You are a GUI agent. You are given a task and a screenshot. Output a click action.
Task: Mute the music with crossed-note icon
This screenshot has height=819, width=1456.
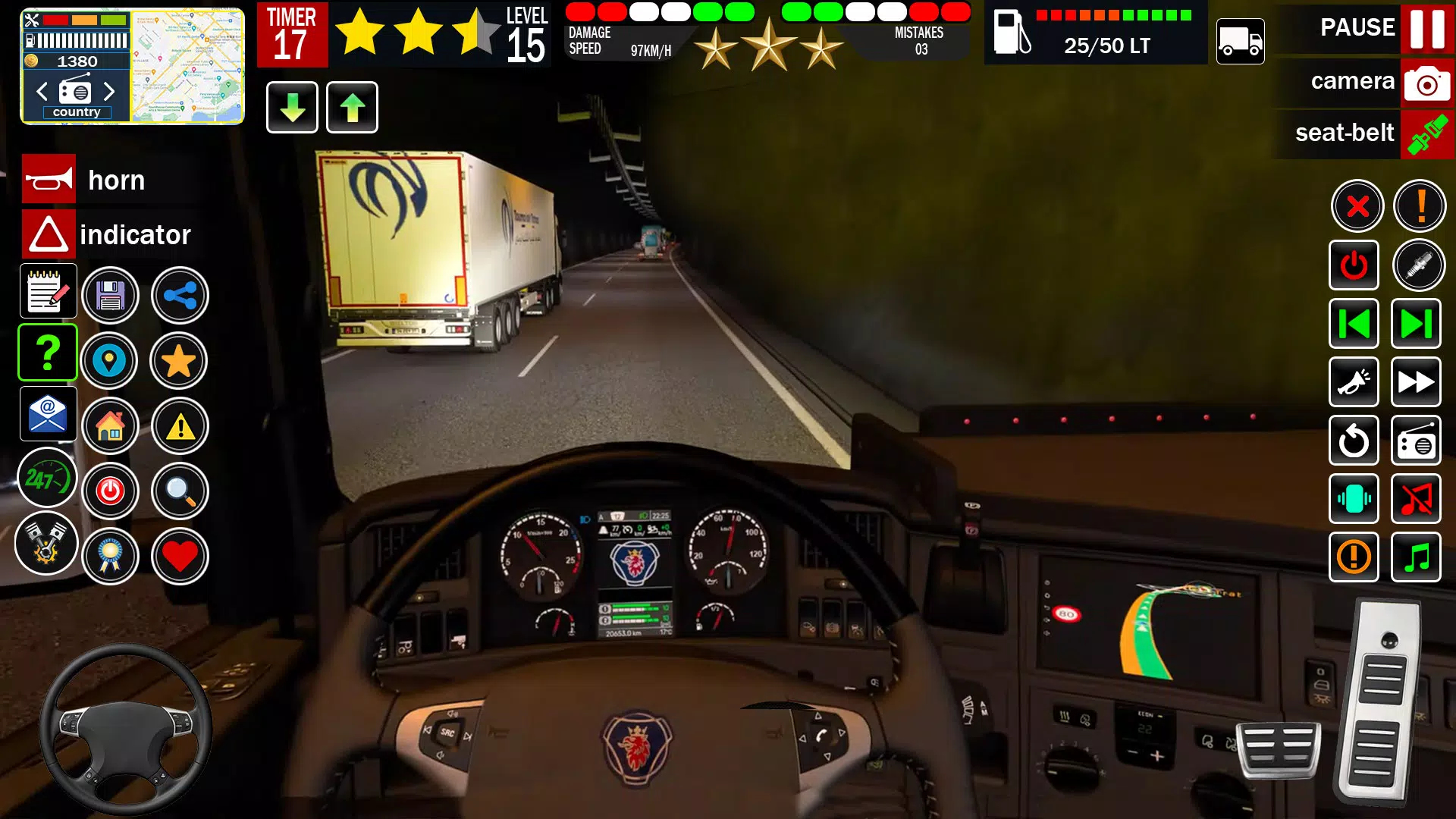1416,499
